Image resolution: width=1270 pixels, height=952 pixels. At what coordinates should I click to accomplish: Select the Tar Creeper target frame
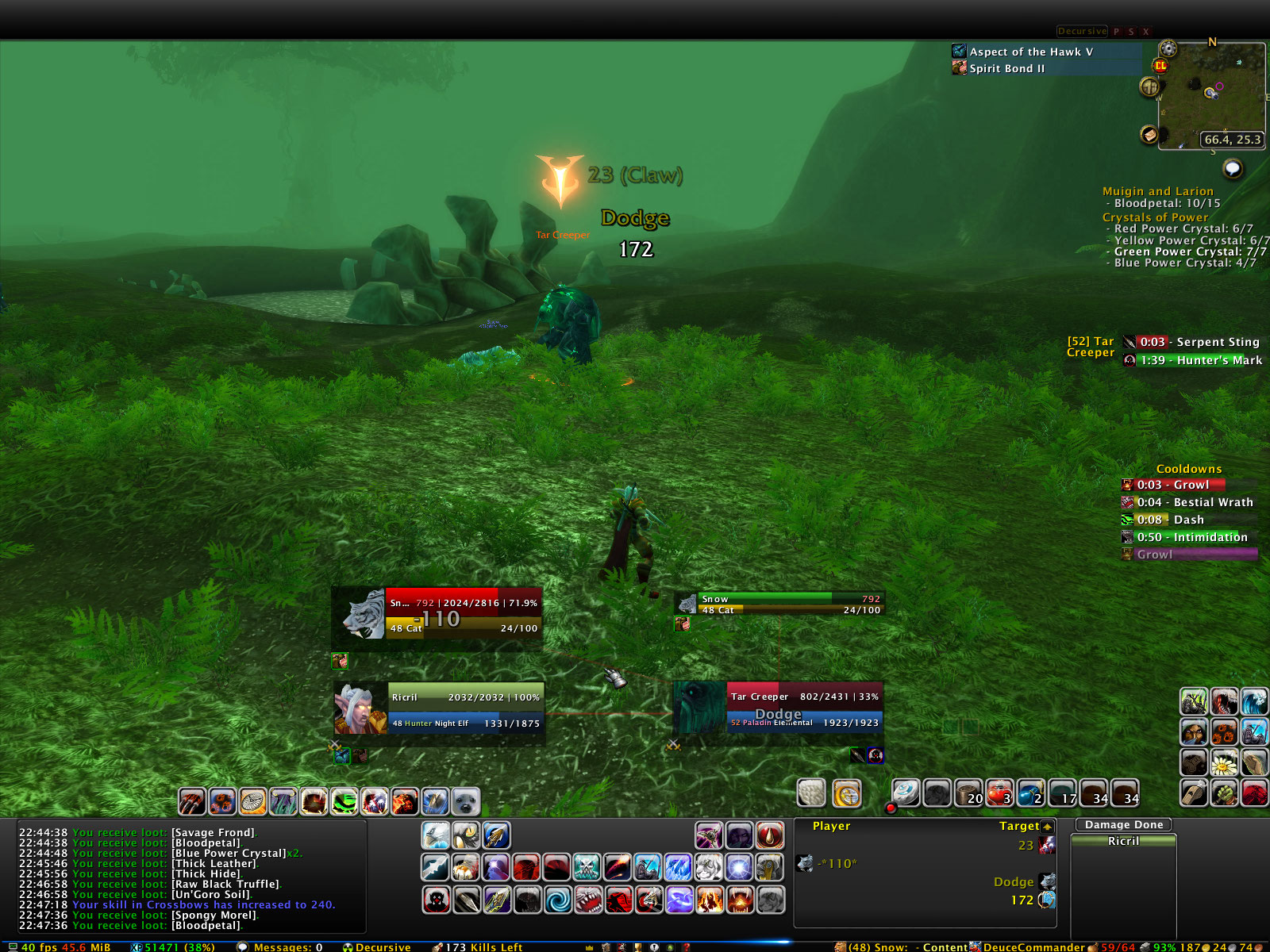[803, 708]
